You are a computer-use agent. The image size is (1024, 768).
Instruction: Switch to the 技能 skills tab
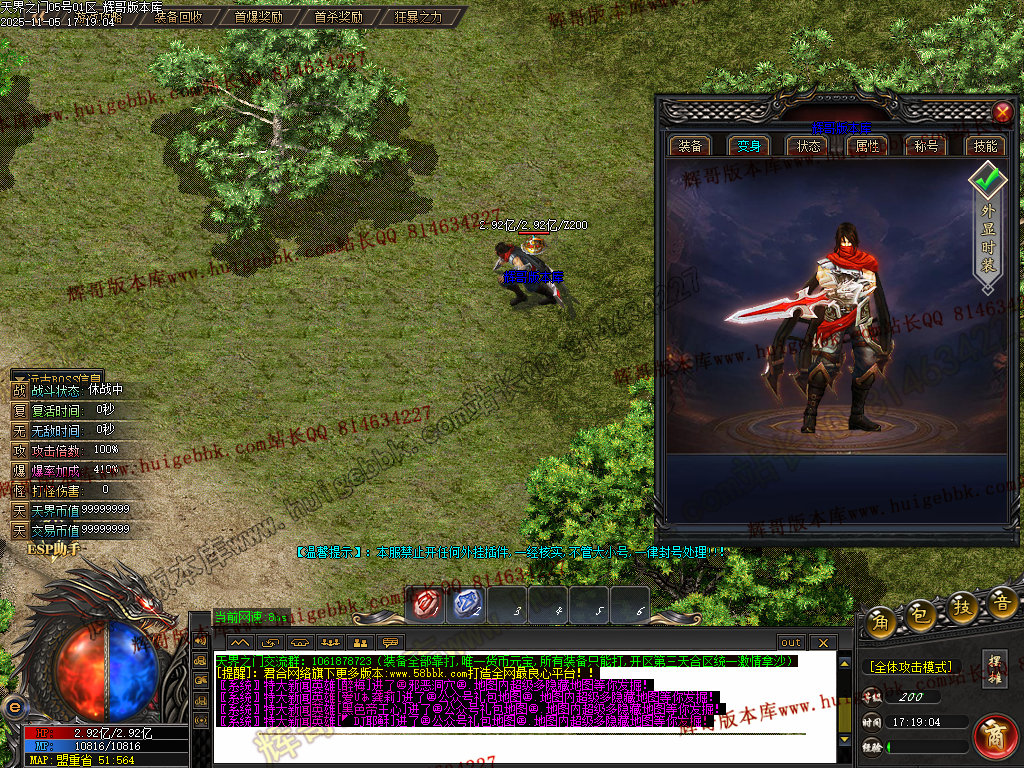(x=985, y=146)
